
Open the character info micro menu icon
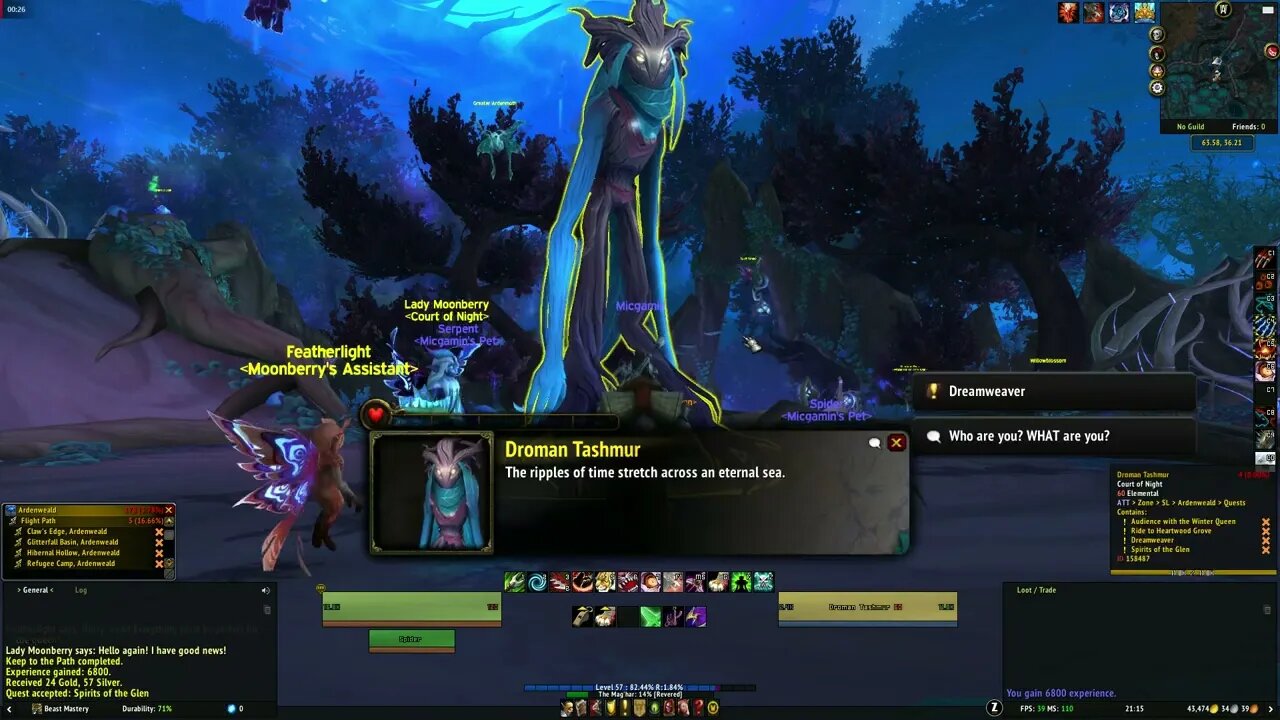568,708
